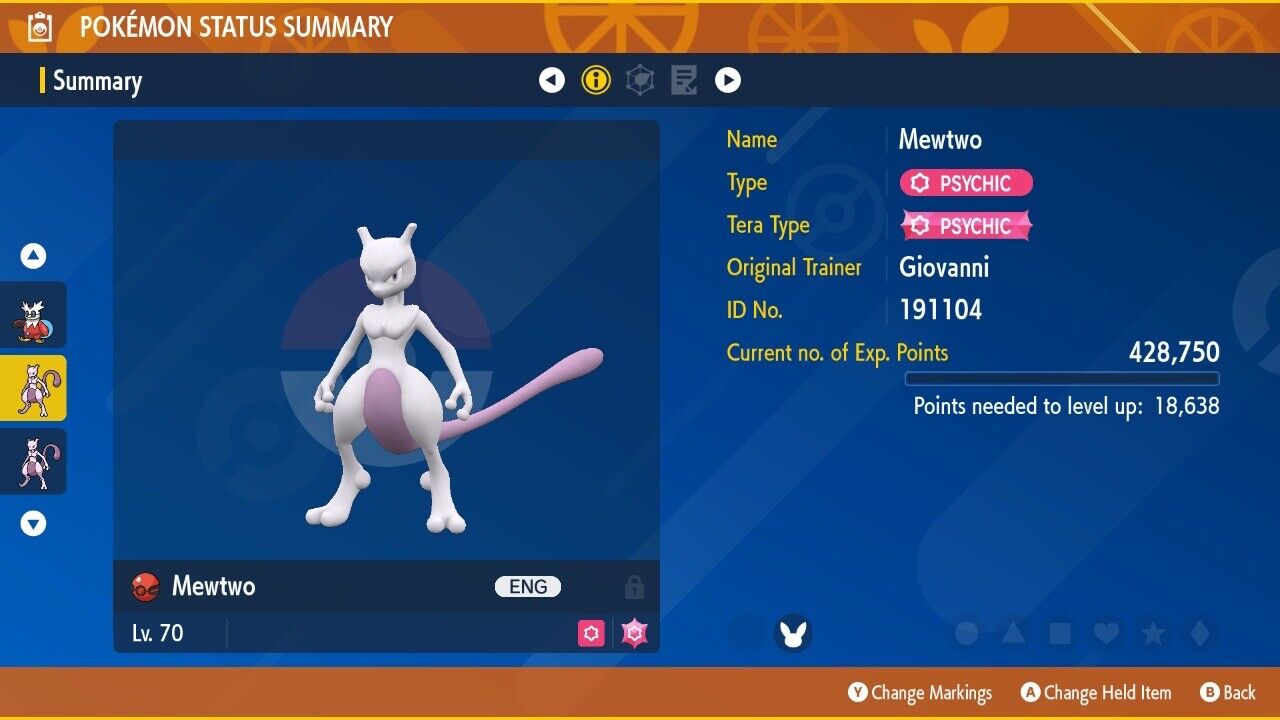Click the triangle marking symbol

tap(1013, 633)
